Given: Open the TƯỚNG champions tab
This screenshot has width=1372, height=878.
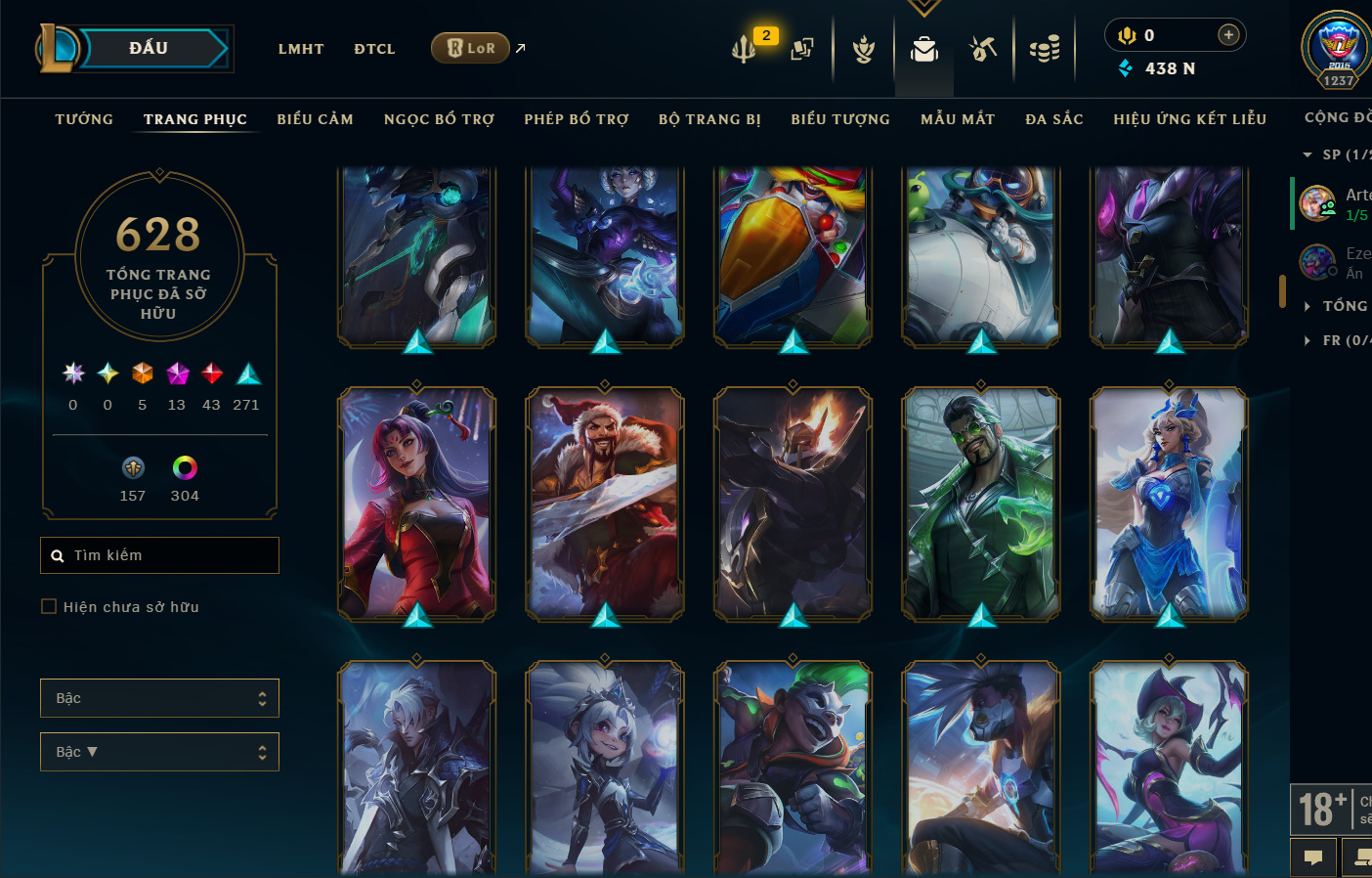Looking at the screenshot, I should click(x=84, y=119).
